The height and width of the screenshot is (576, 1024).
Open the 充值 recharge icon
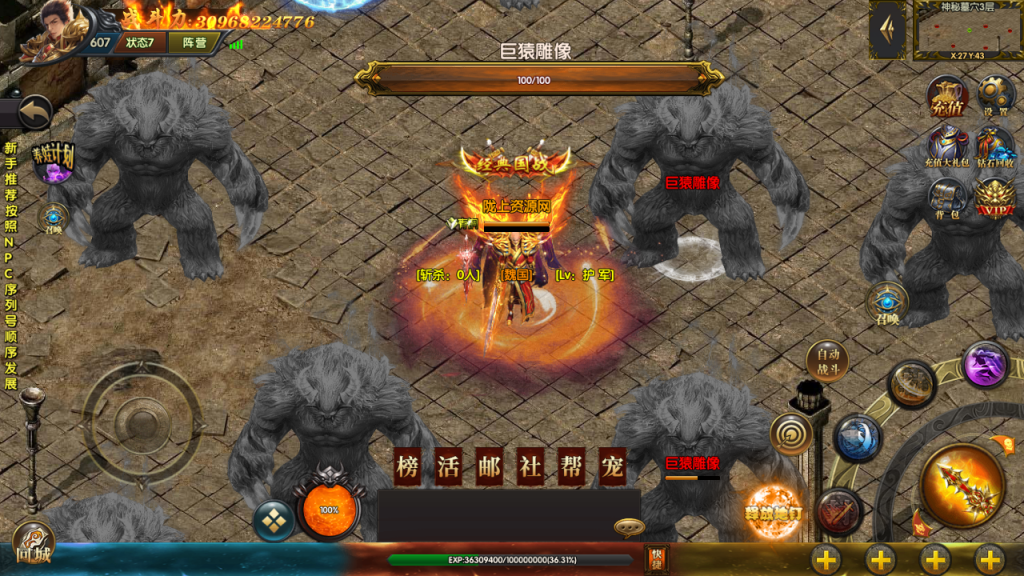click(946, 94)
